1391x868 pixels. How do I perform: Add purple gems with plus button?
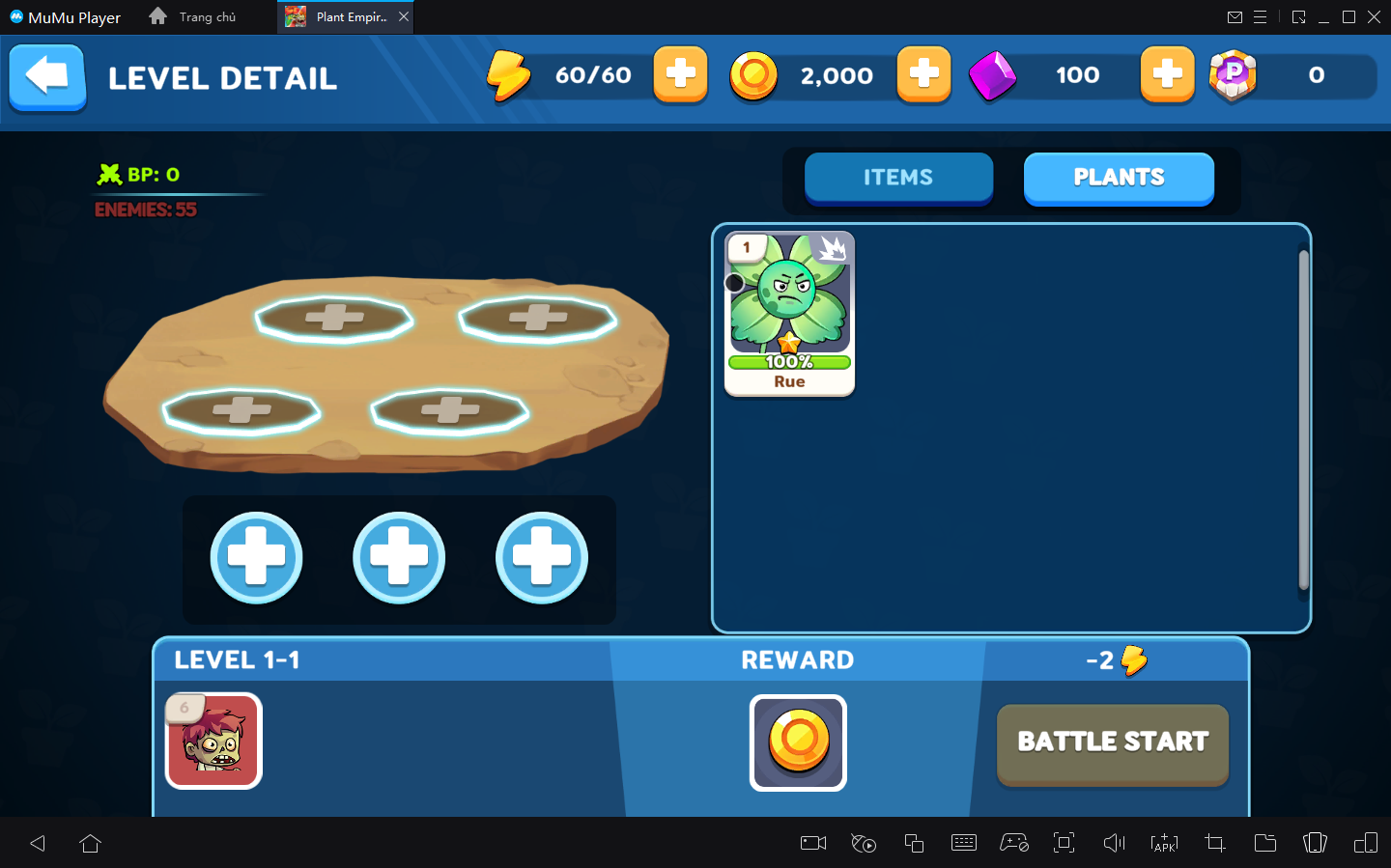click(1167, 74)
